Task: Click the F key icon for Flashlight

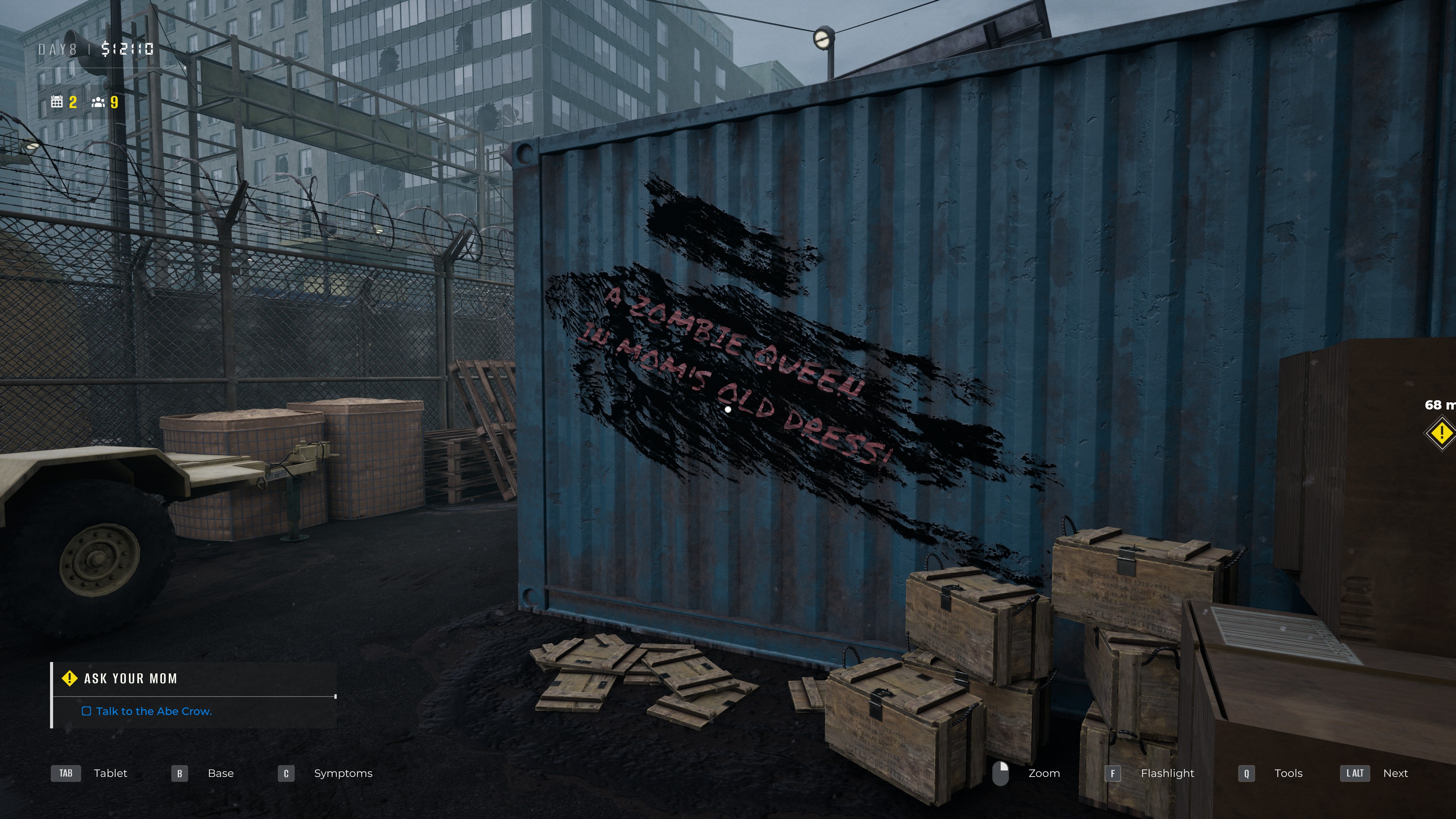Action: pyautogui.click(x=1112, y=773)
